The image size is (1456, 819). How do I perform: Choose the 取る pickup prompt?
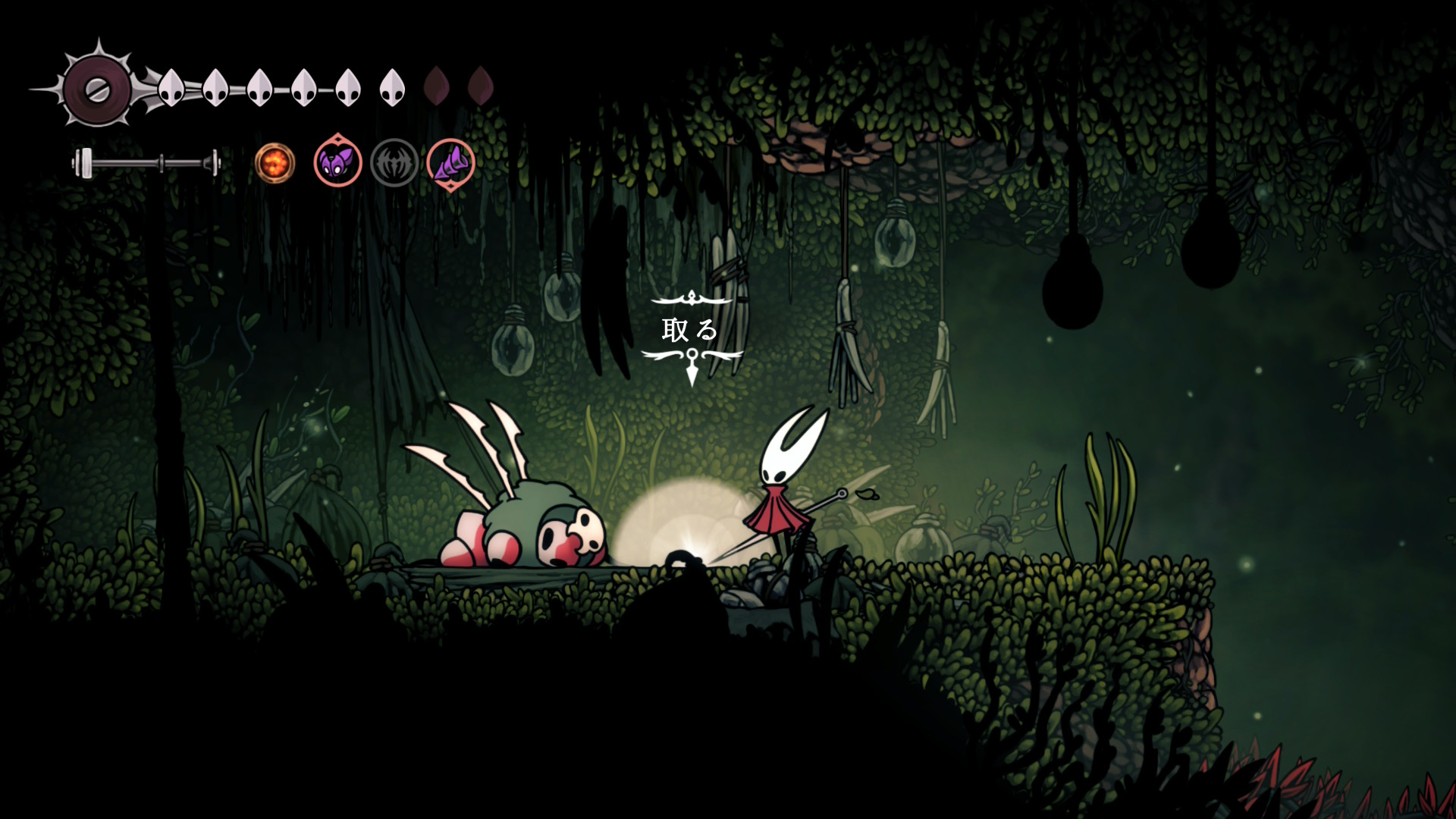(690, 330)
